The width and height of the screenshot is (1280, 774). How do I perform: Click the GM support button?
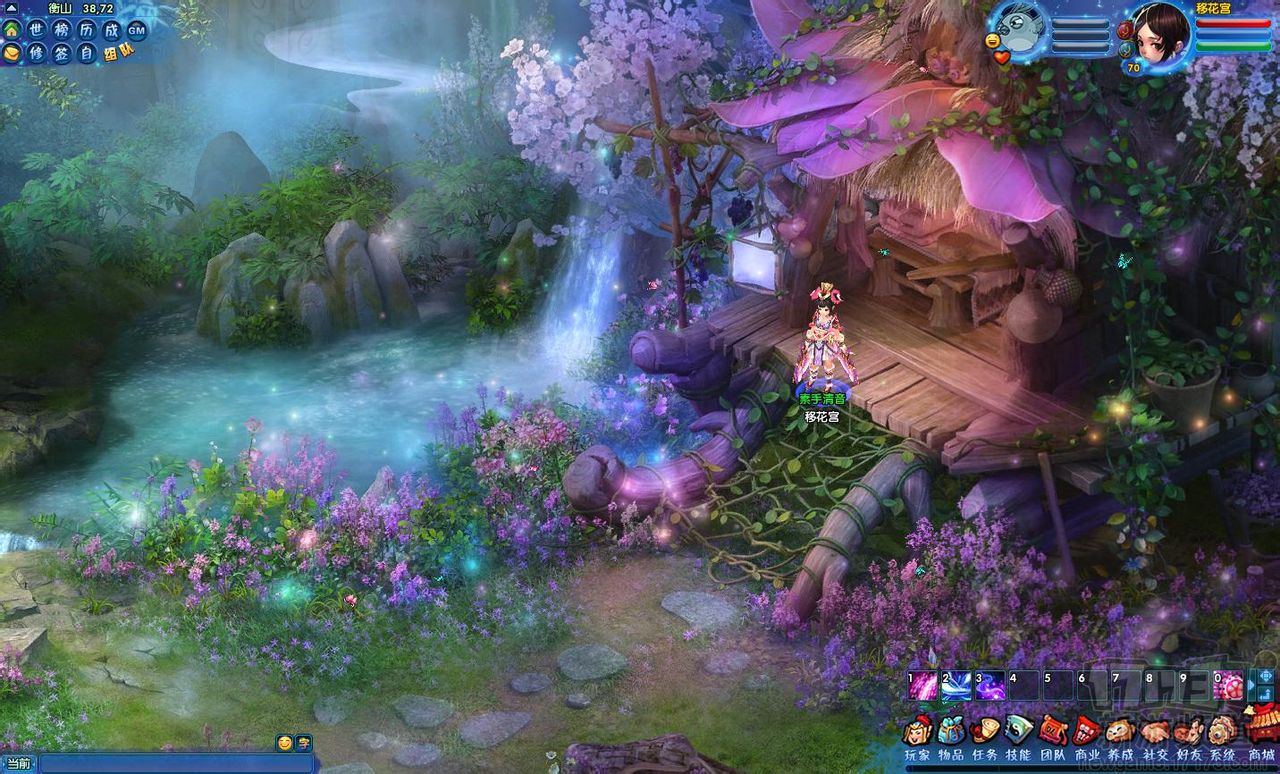click(x=137, y=30)
